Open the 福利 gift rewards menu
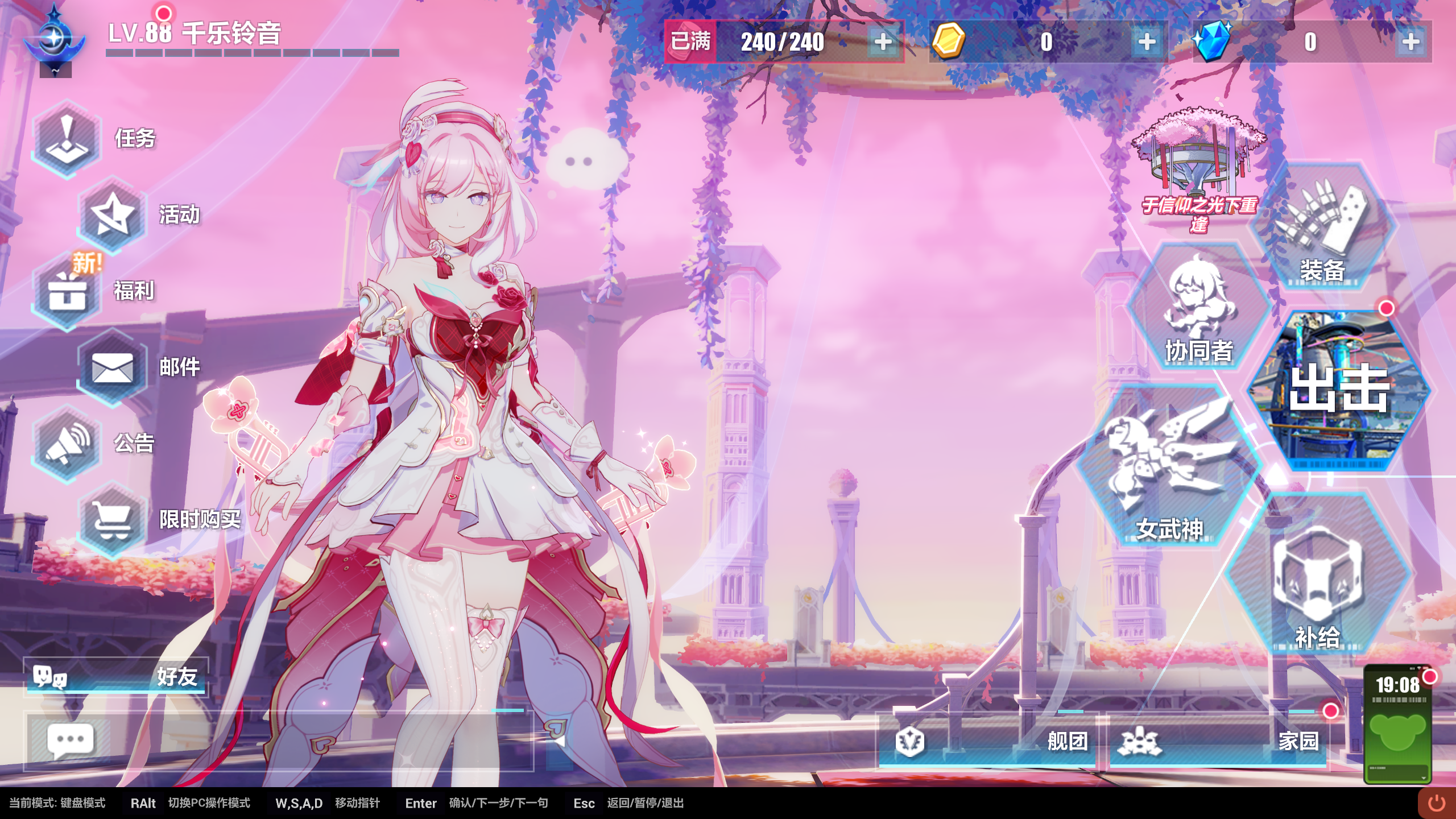 point(67,291)
